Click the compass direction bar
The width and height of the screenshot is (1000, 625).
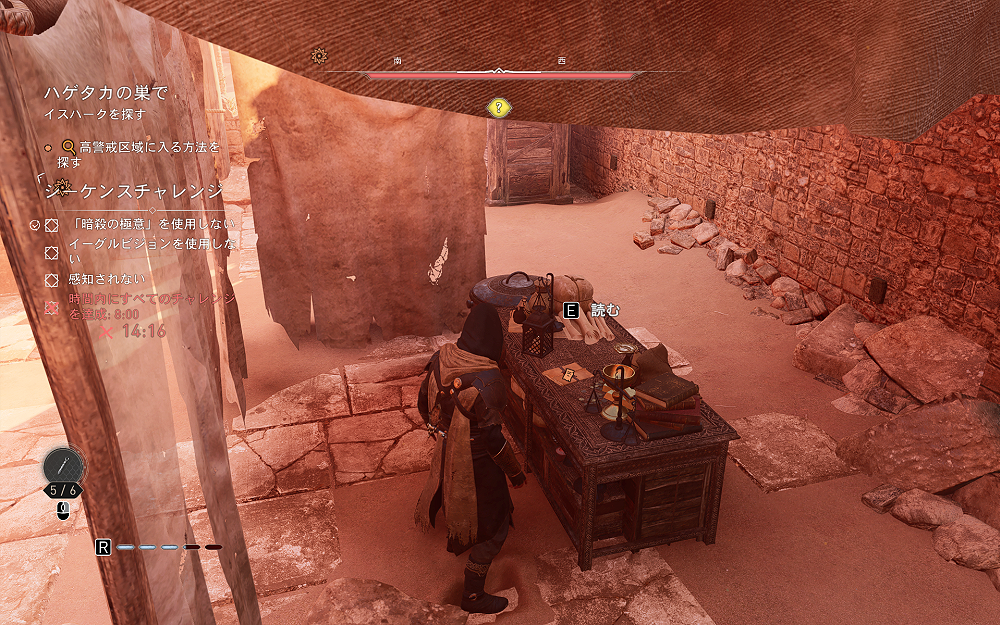click(500, 74)
